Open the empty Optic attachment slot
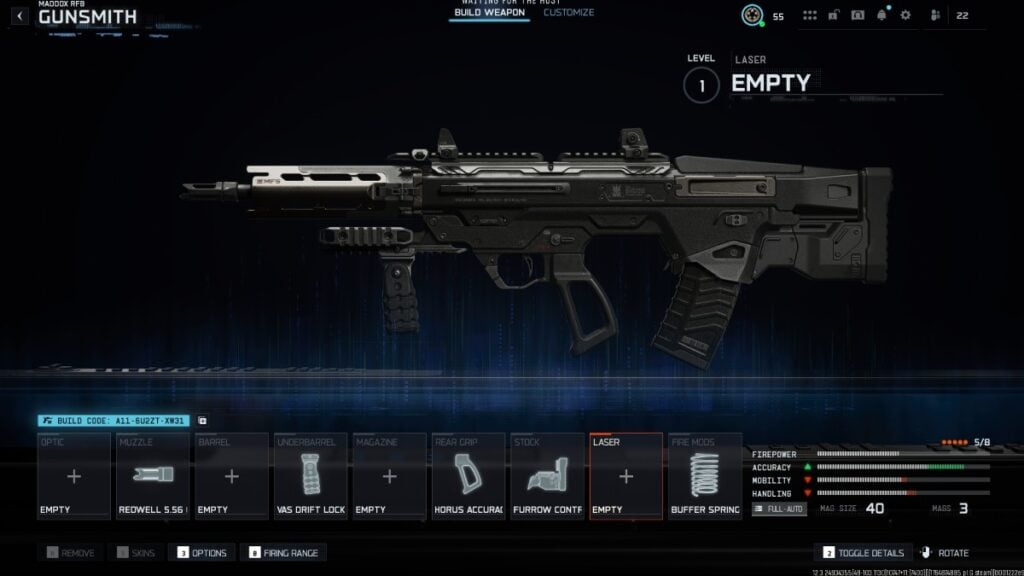This screenshot has width=1024, height=576. point(74,476)
